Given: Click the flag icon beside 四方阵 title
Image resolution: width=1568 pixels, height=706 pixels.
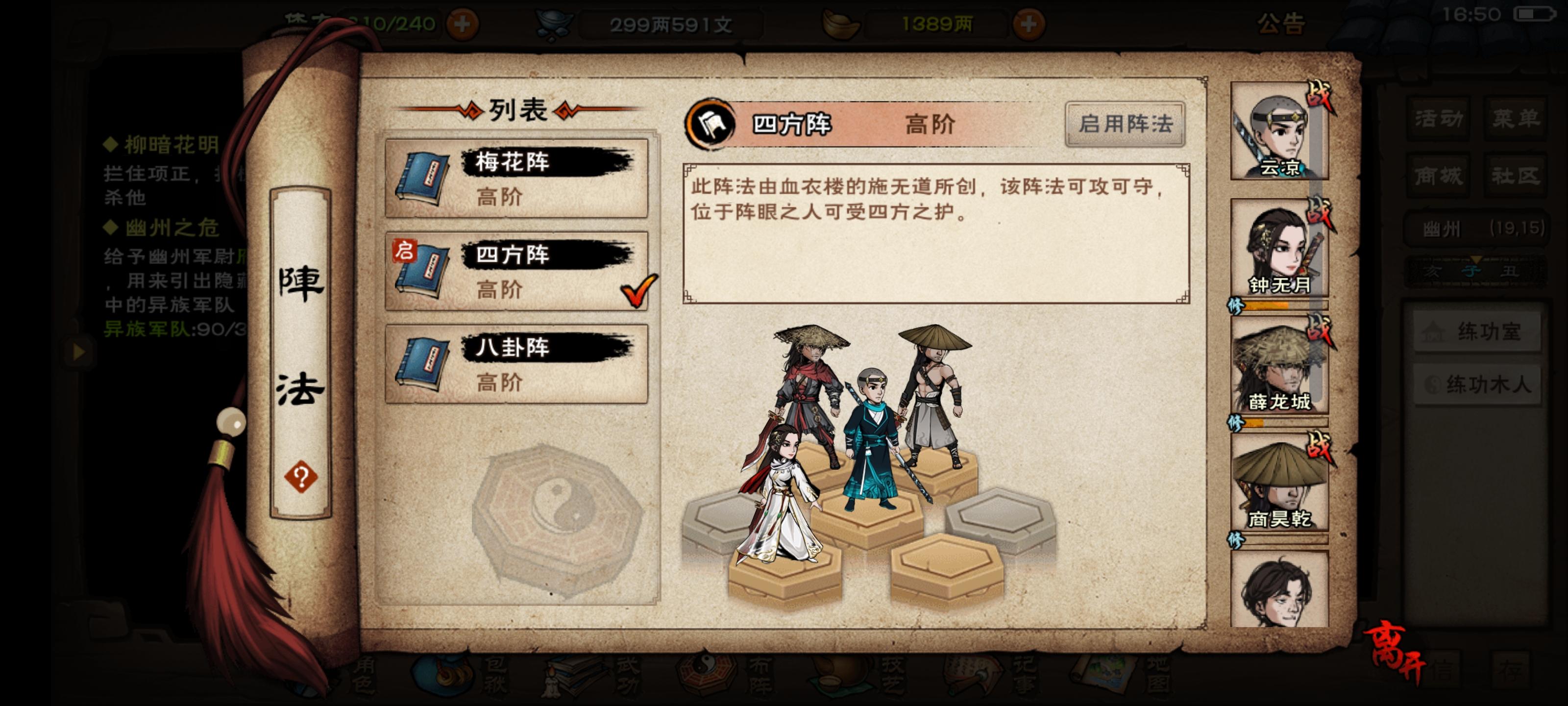Looking at the screenshot, I should tap(710, 124).
